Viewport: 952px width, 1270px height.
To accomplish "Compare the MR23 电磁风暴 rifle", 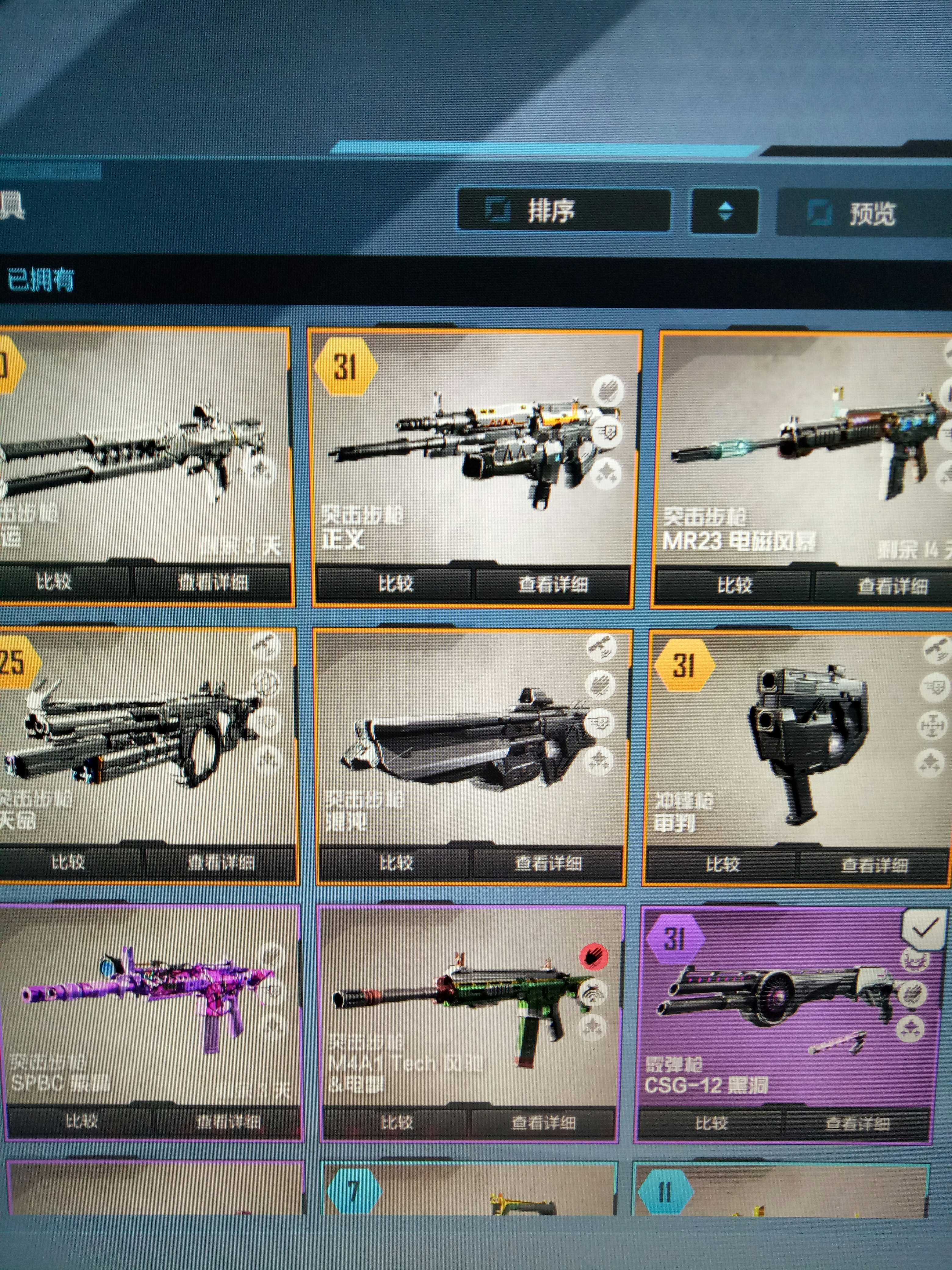I will click(734, 586).
